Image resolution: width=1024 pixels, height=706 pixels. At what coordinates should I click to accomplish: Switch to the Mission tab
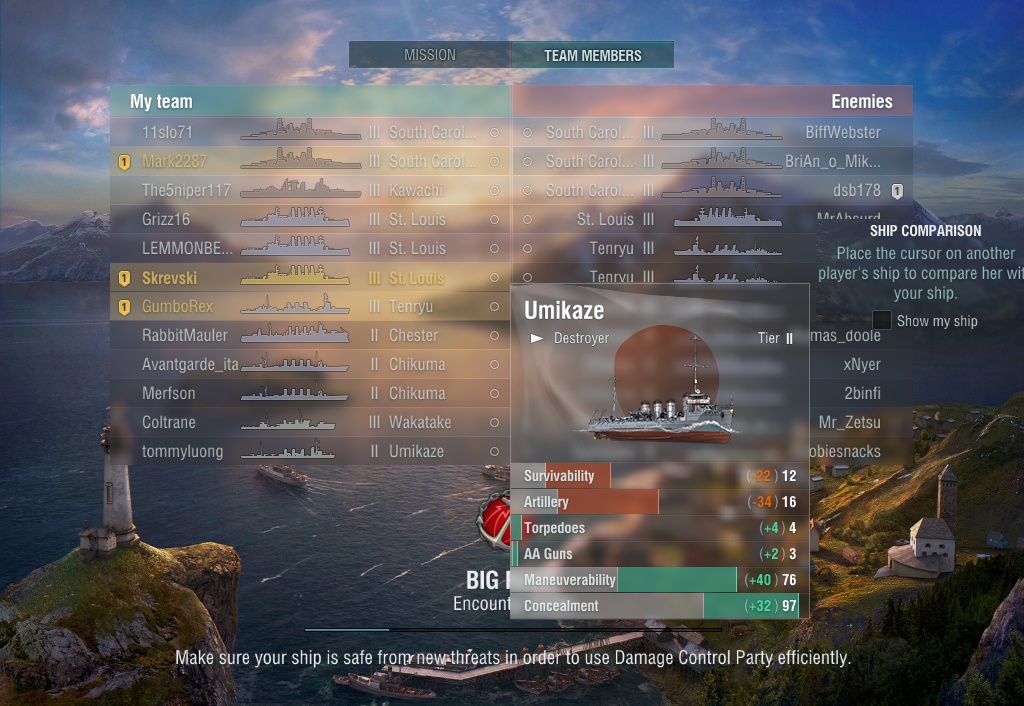pyautogui.click(x=429, y=55)
